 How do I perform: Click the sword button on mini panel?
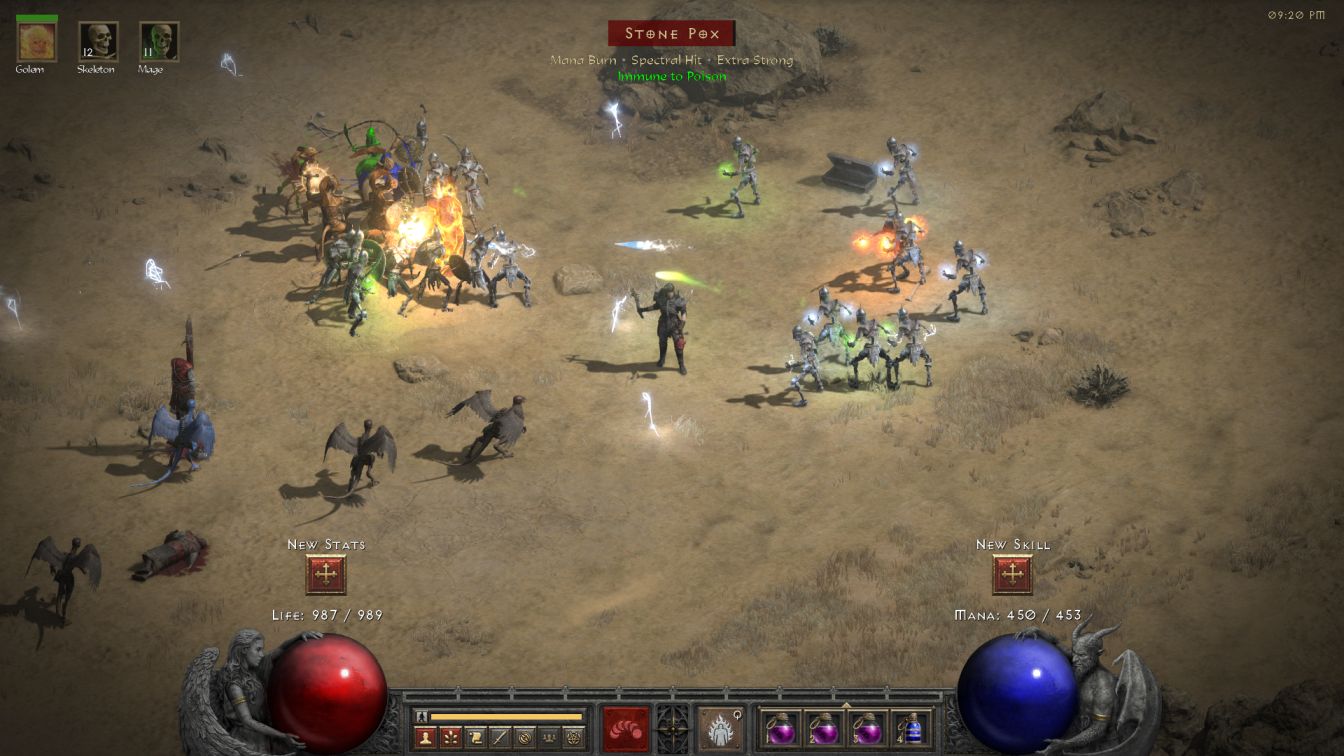tap(499, 738)
